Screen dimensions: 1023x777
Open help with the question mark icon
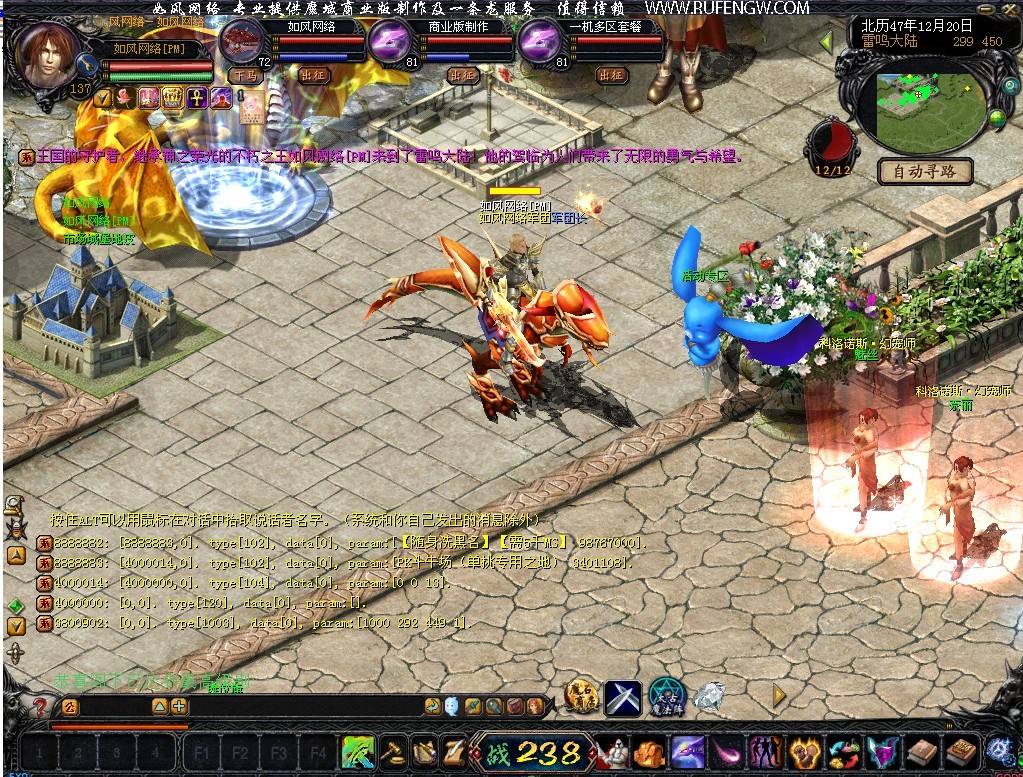tap(40, 707)
